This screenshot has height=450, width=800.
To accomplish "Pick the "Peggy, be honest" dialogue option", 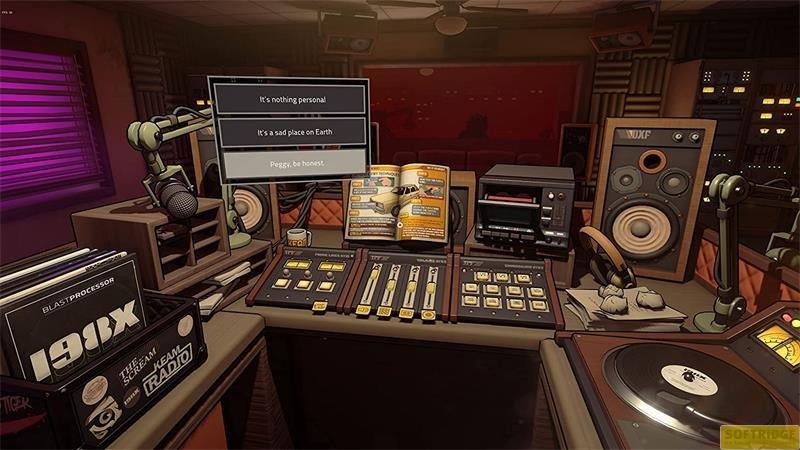I will click(x=291, y=163).
